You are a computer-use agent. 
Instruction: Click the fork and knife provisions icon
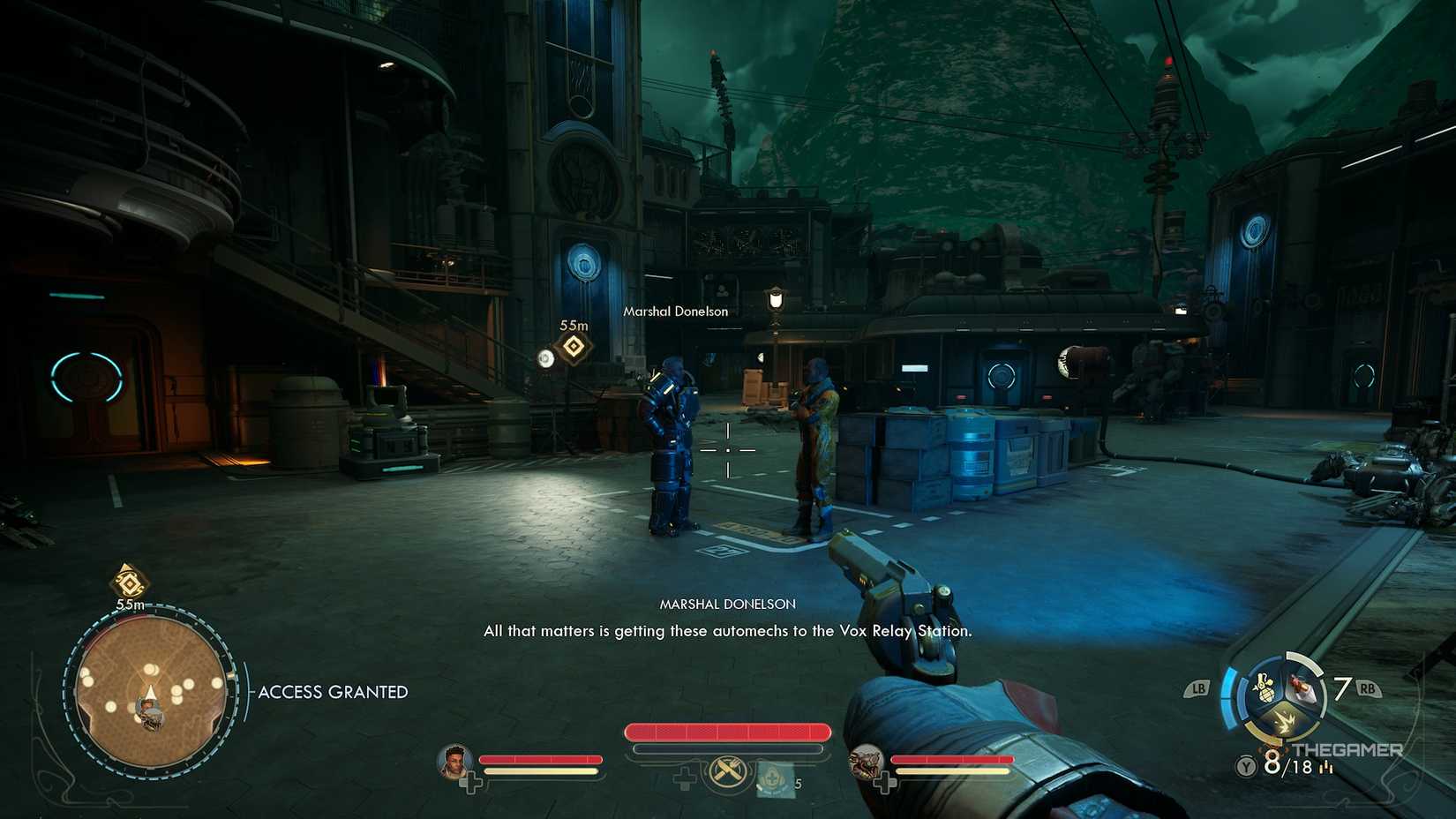[728, 770]
